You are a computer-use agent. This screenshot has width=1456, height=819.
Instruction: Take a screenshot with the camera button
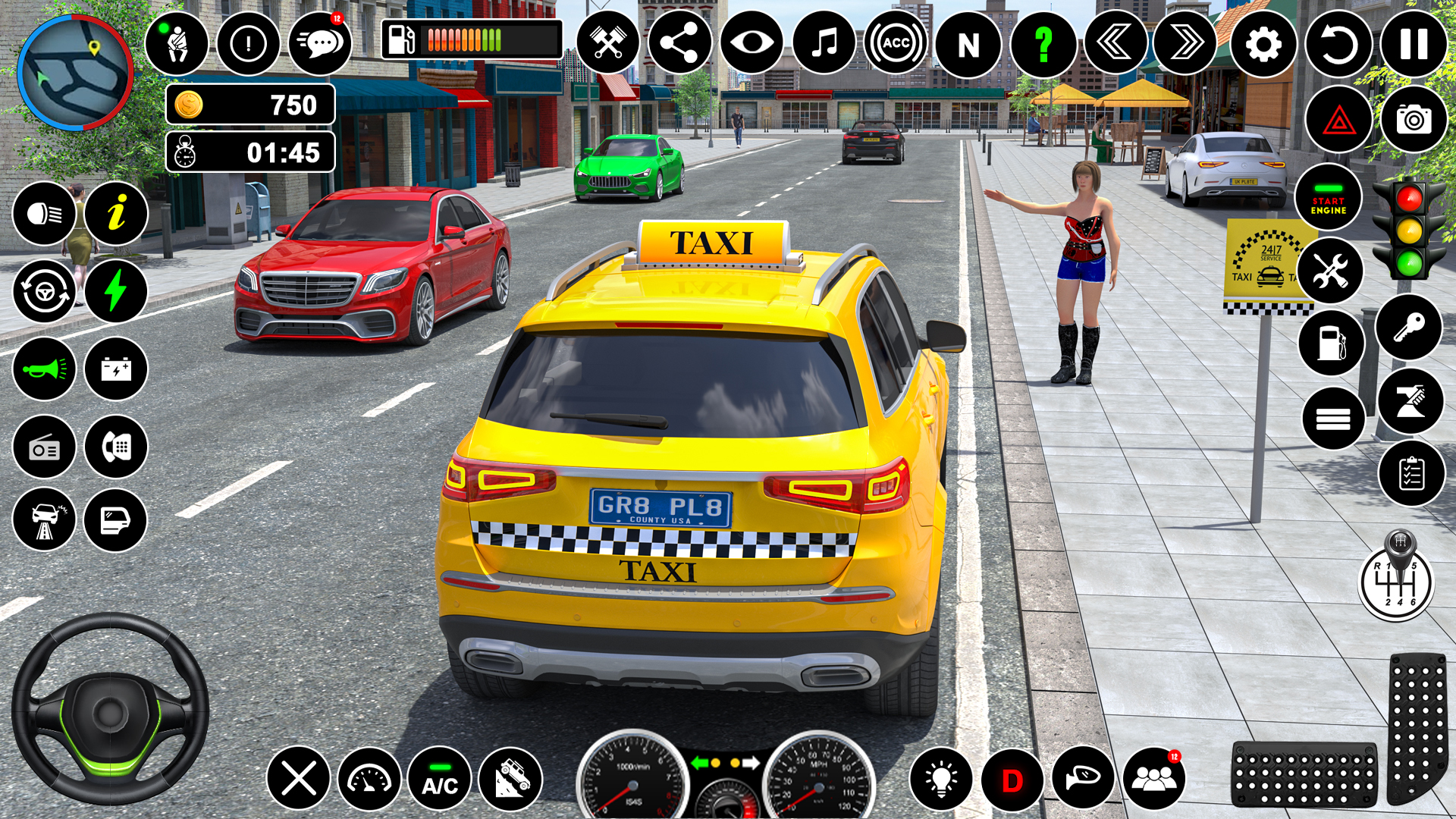[x=1414, y=120]
